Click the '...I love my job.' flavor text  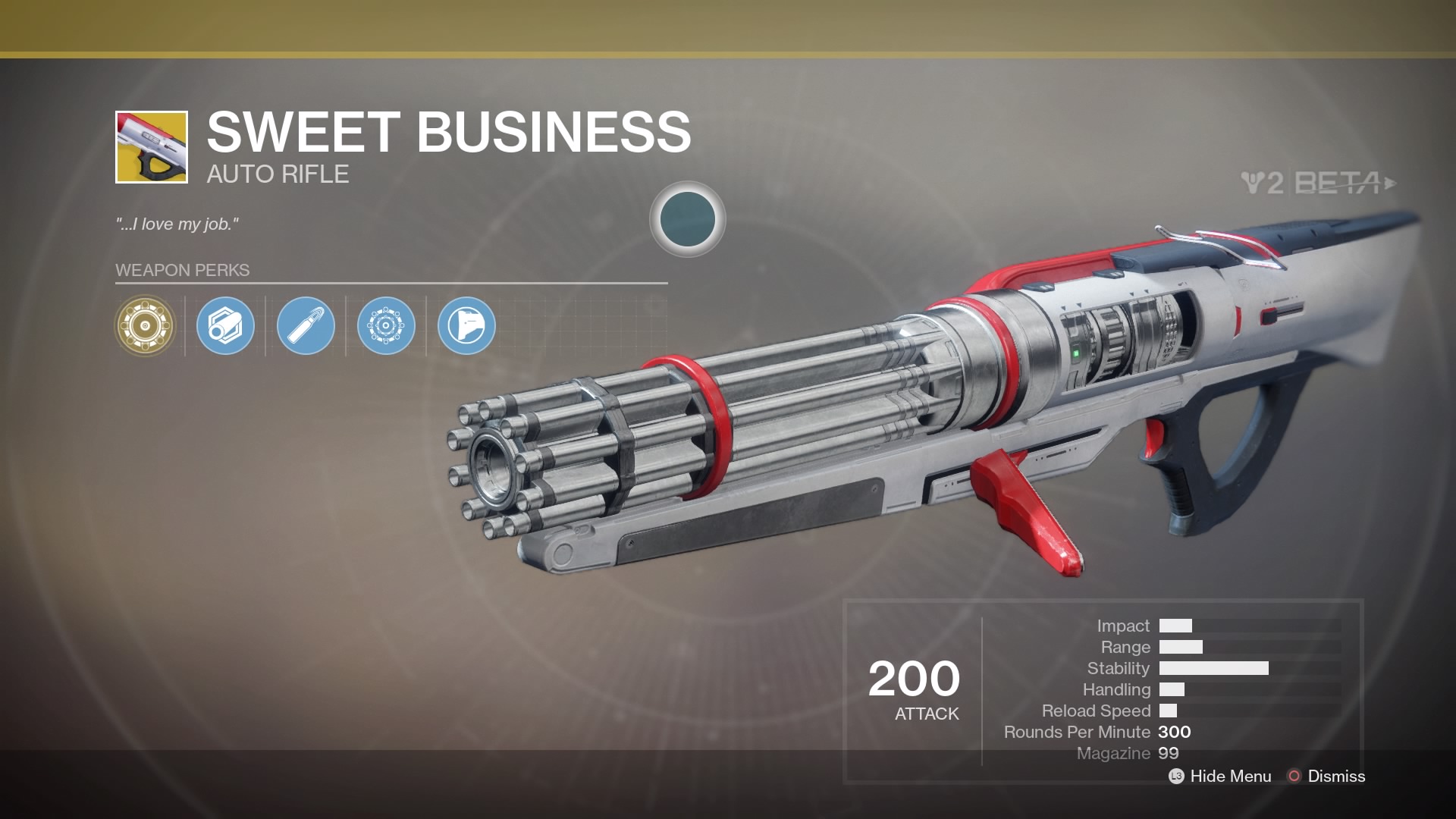(177, 224)
